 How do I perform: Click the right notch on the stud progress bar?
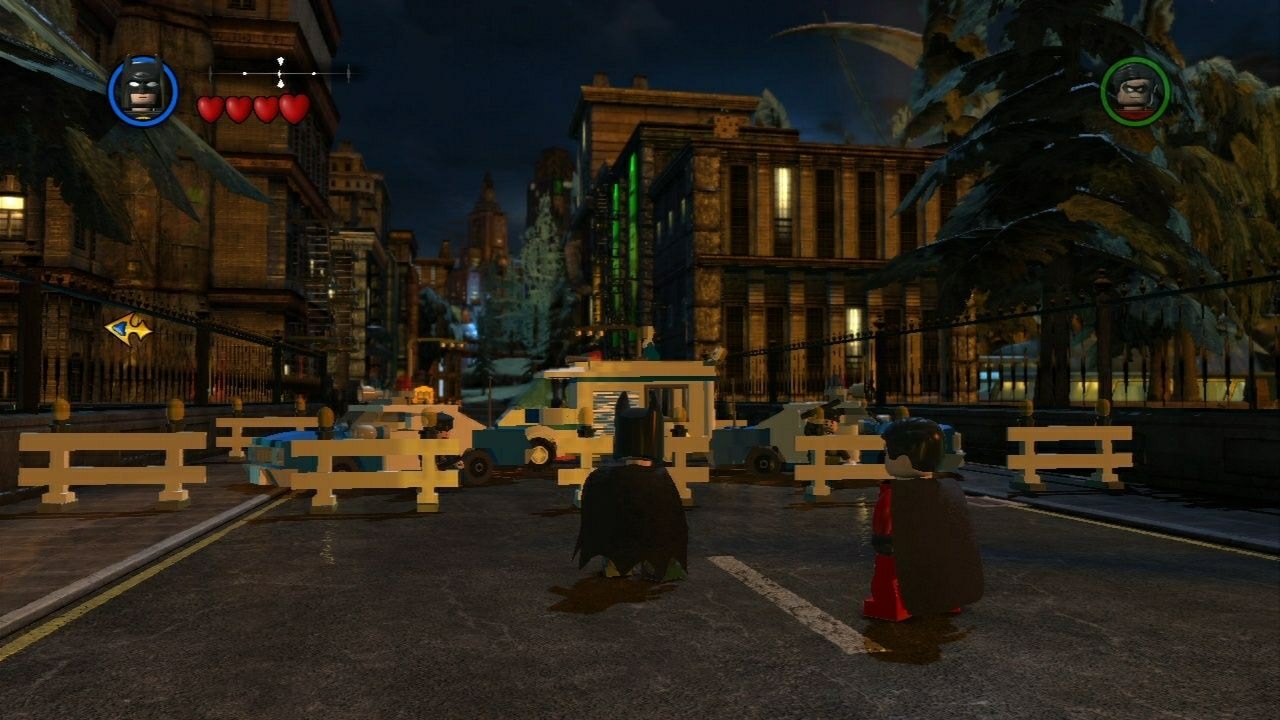(x=314, y=73)
